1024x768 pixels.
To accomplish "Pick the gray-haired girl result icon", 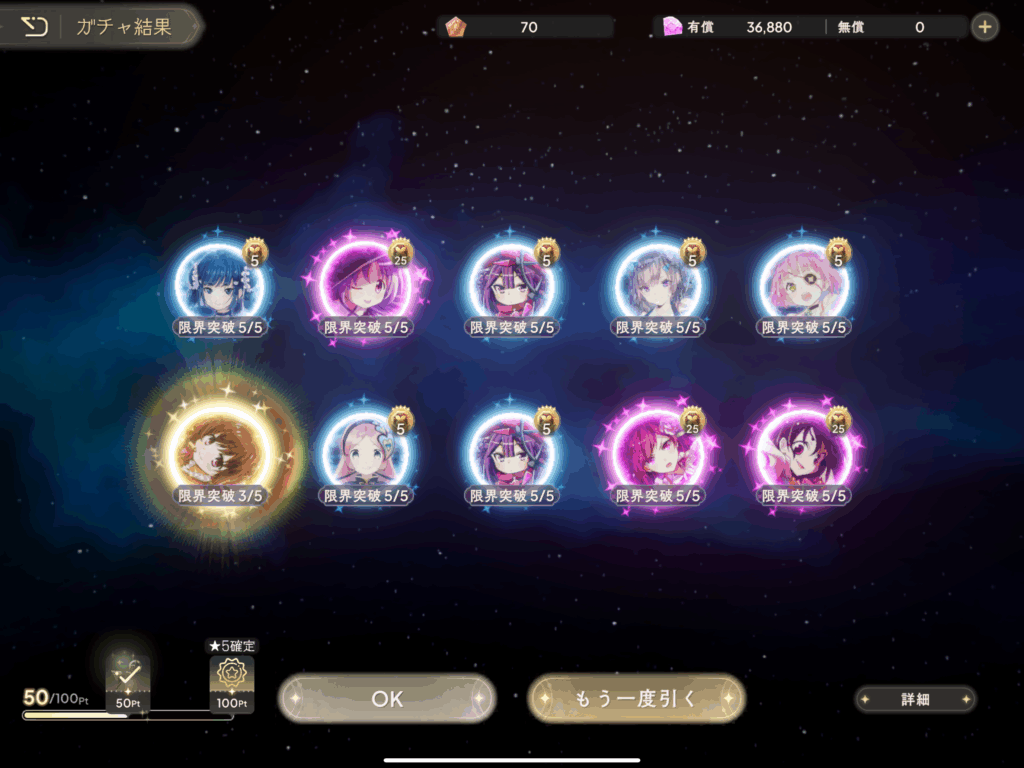I will [x=657, y=283].
